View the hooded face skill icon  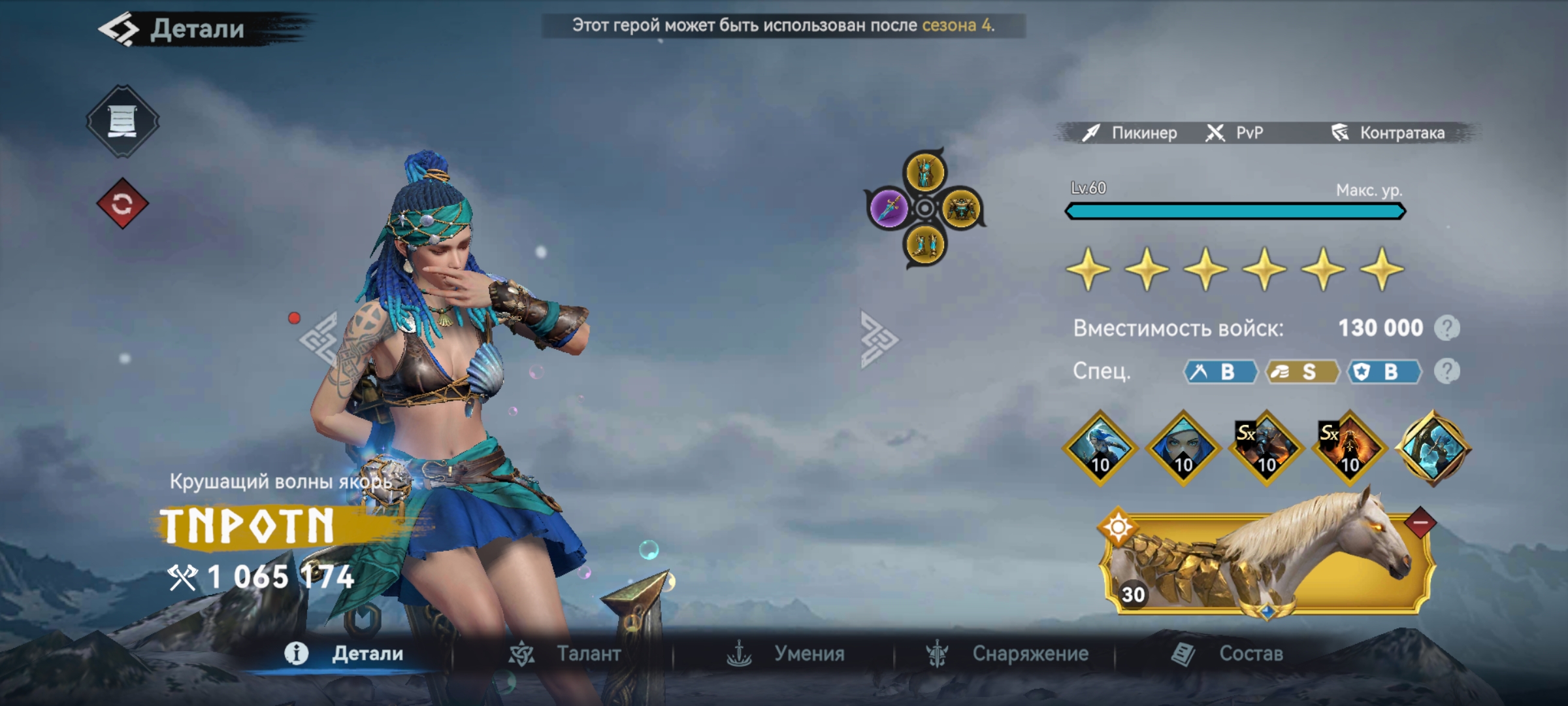point(1183,448)
